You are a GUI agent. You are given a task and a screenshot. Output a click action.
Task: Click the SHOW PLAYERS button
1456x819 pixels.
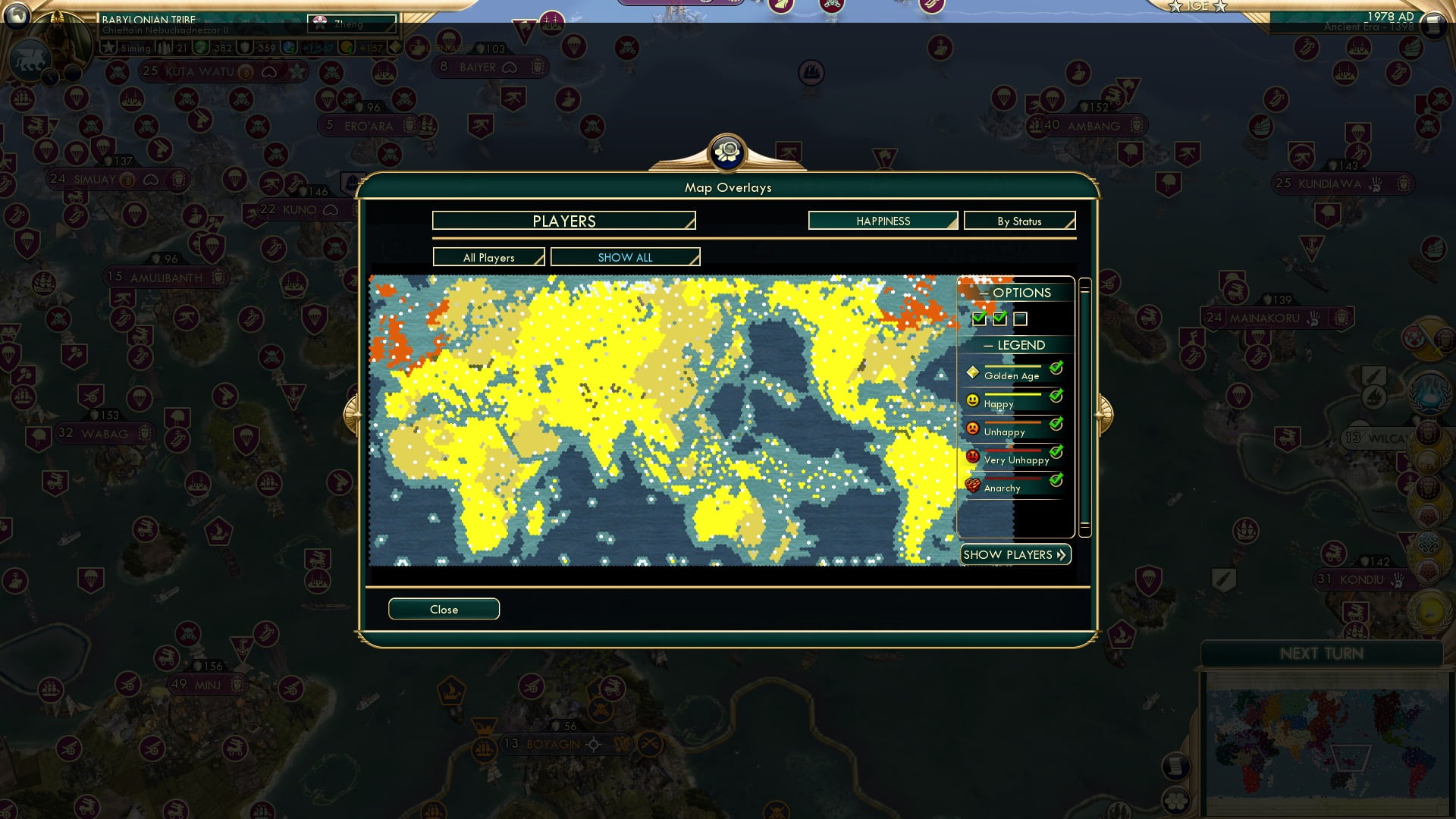1015,554
